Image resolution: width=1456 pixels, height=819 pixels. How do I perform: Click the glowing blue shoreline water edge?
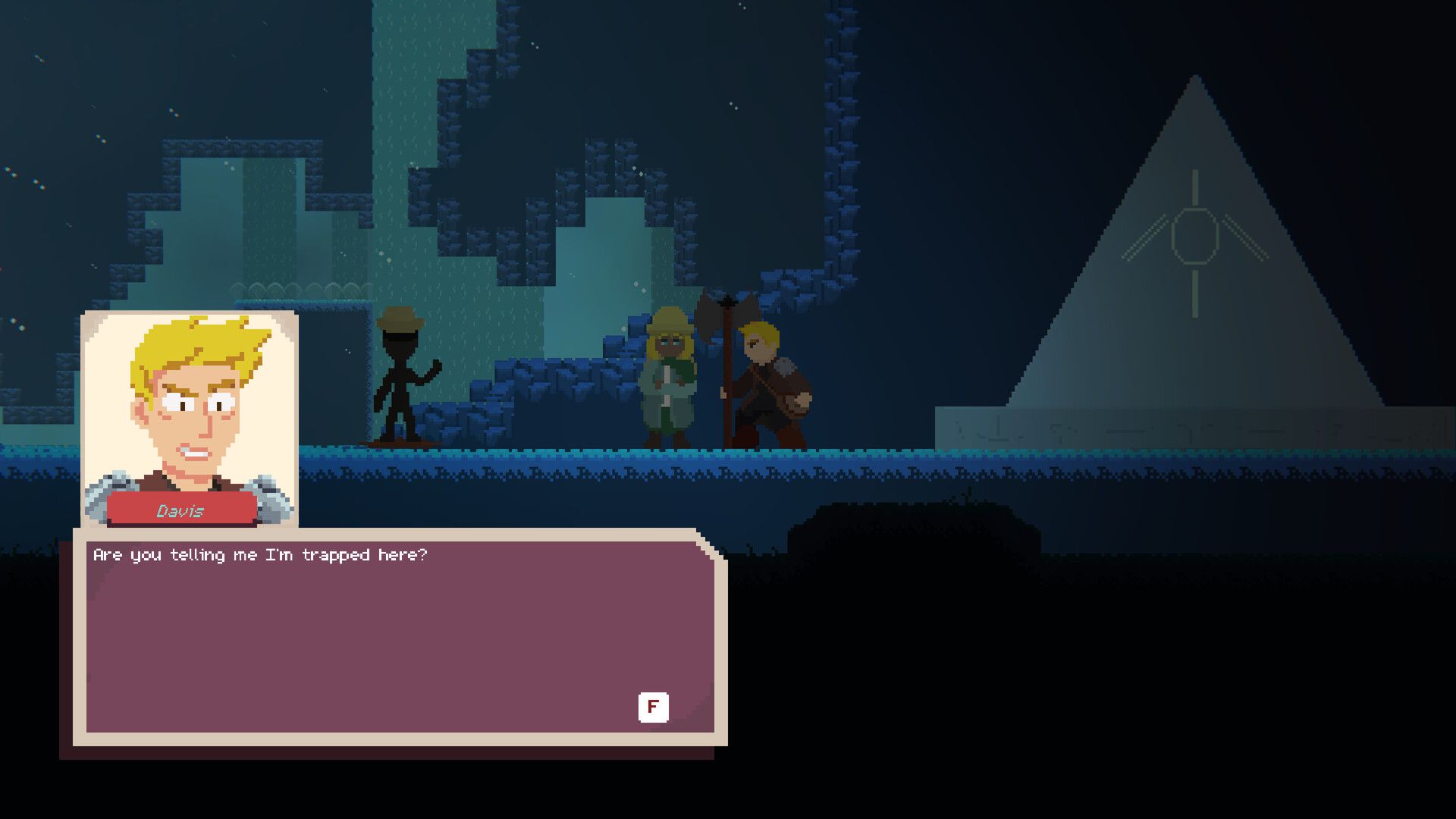click(x=531, y=455)
